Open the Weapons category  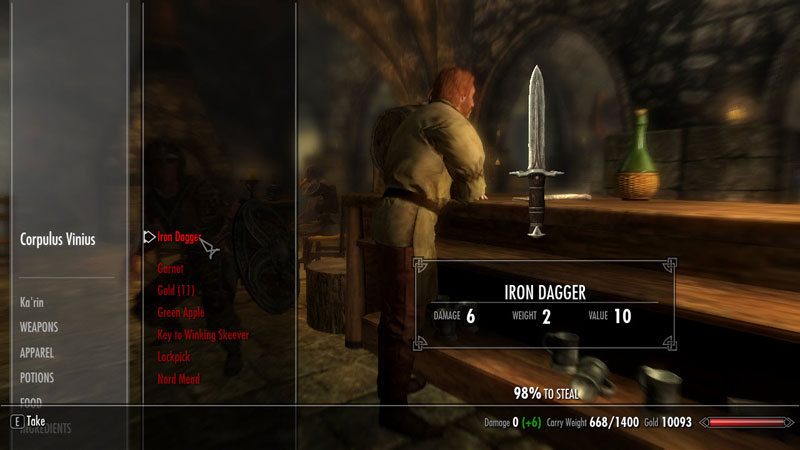coord(39,327)
